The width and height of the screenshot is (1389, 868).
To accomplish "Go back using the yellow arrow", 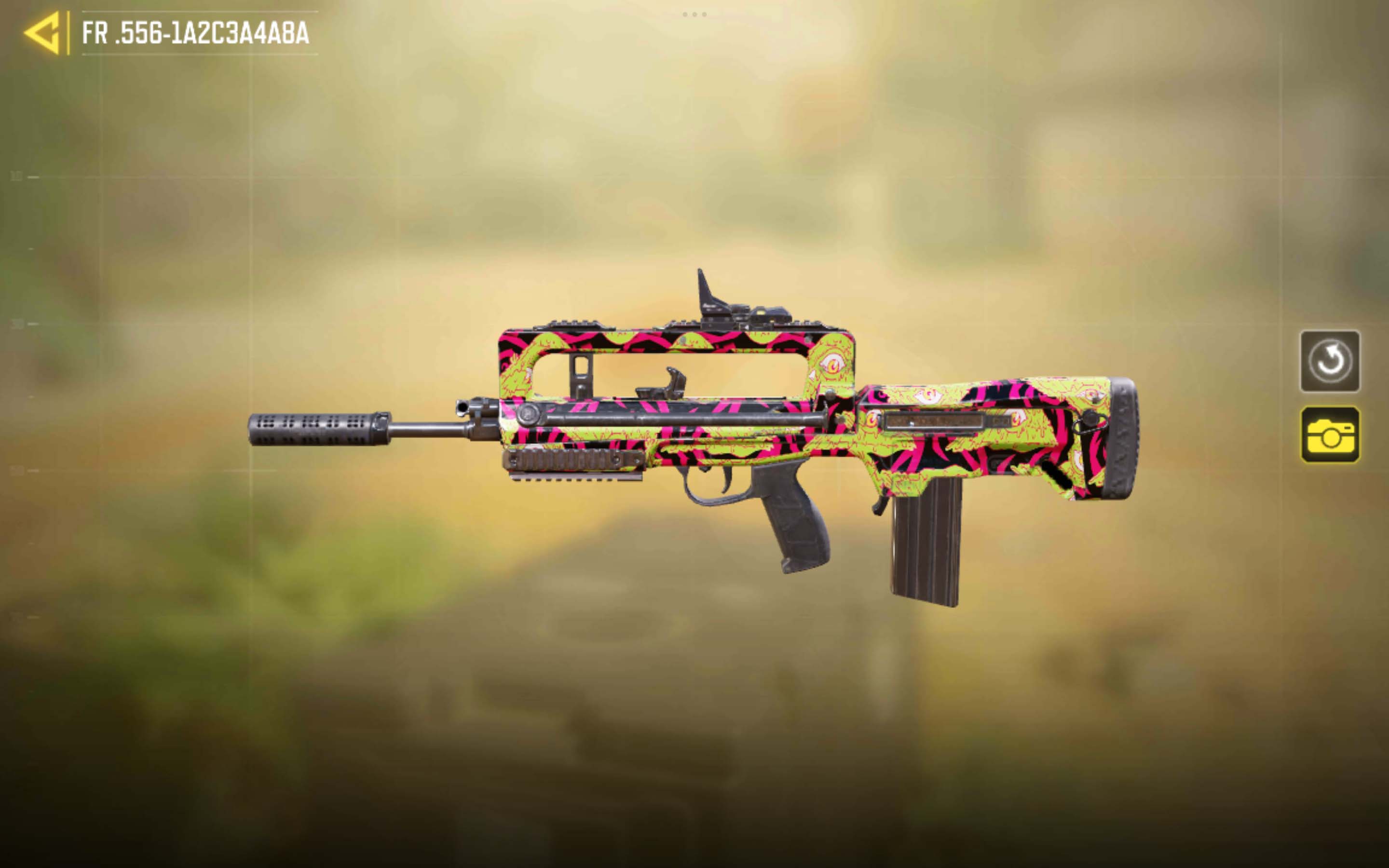I will point(43,33).
